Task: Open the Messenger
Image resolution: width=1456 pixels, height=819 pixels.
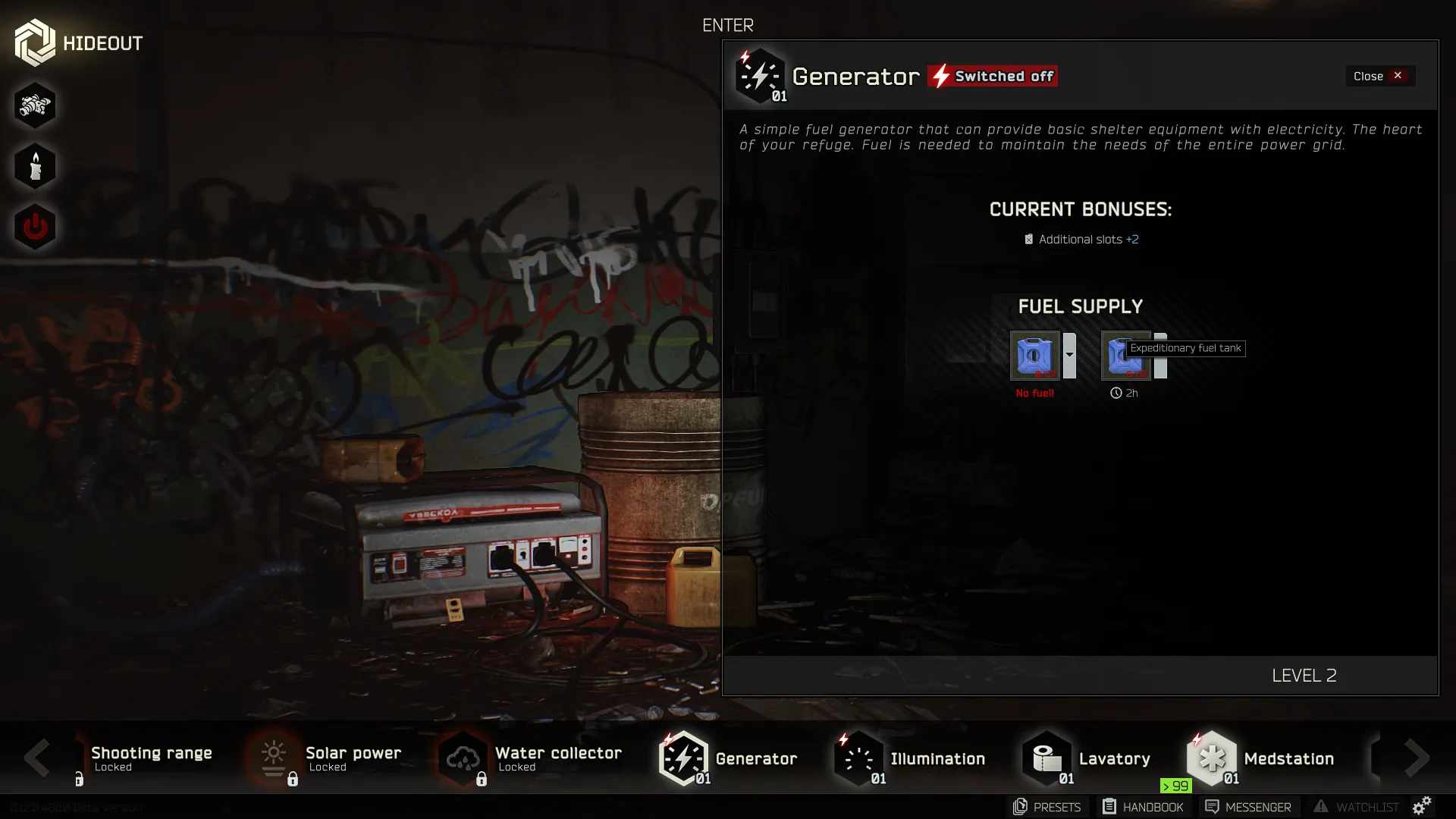Action: coord(1248,807)
